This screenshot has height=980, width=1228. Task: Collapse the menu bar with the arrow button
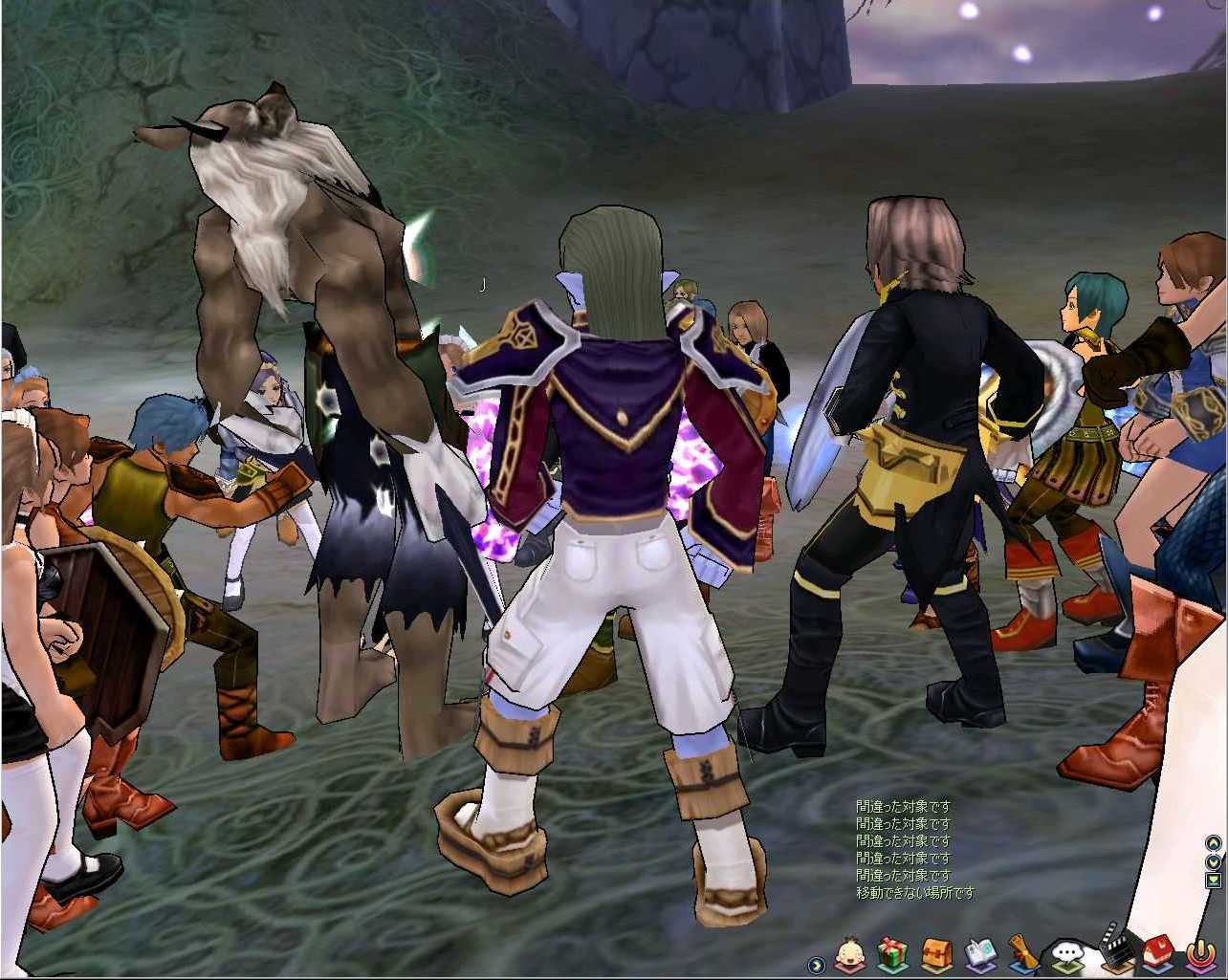pyautogui.click(x=816, y=965)
